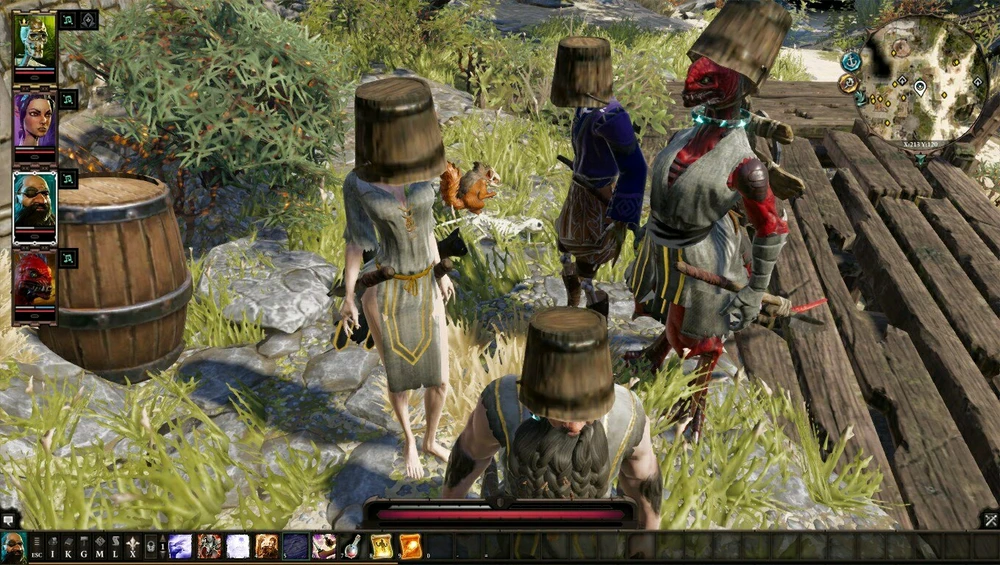1000x565 pixels.
Task: Click the orange round button beside minimap
Action: [849, 83]
